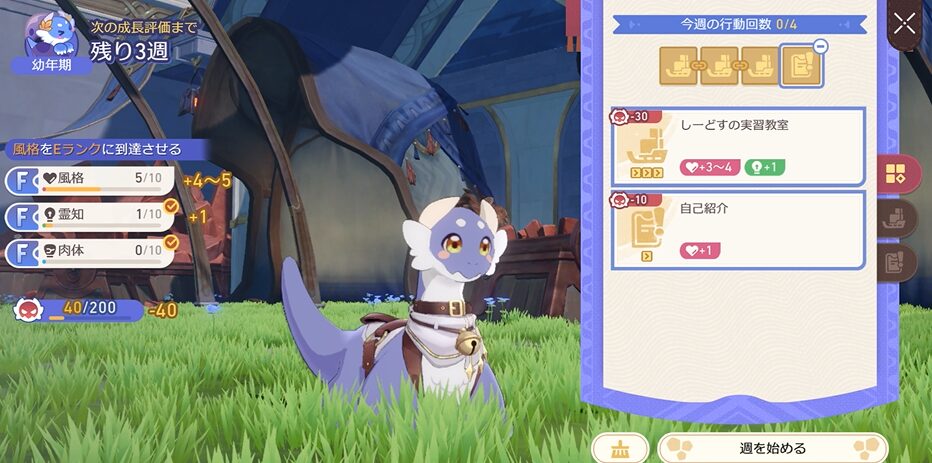Select the しーどすの実習教室 activity card
The width and height of the screenshot is (932, 463).
click(x=738, y=147)
